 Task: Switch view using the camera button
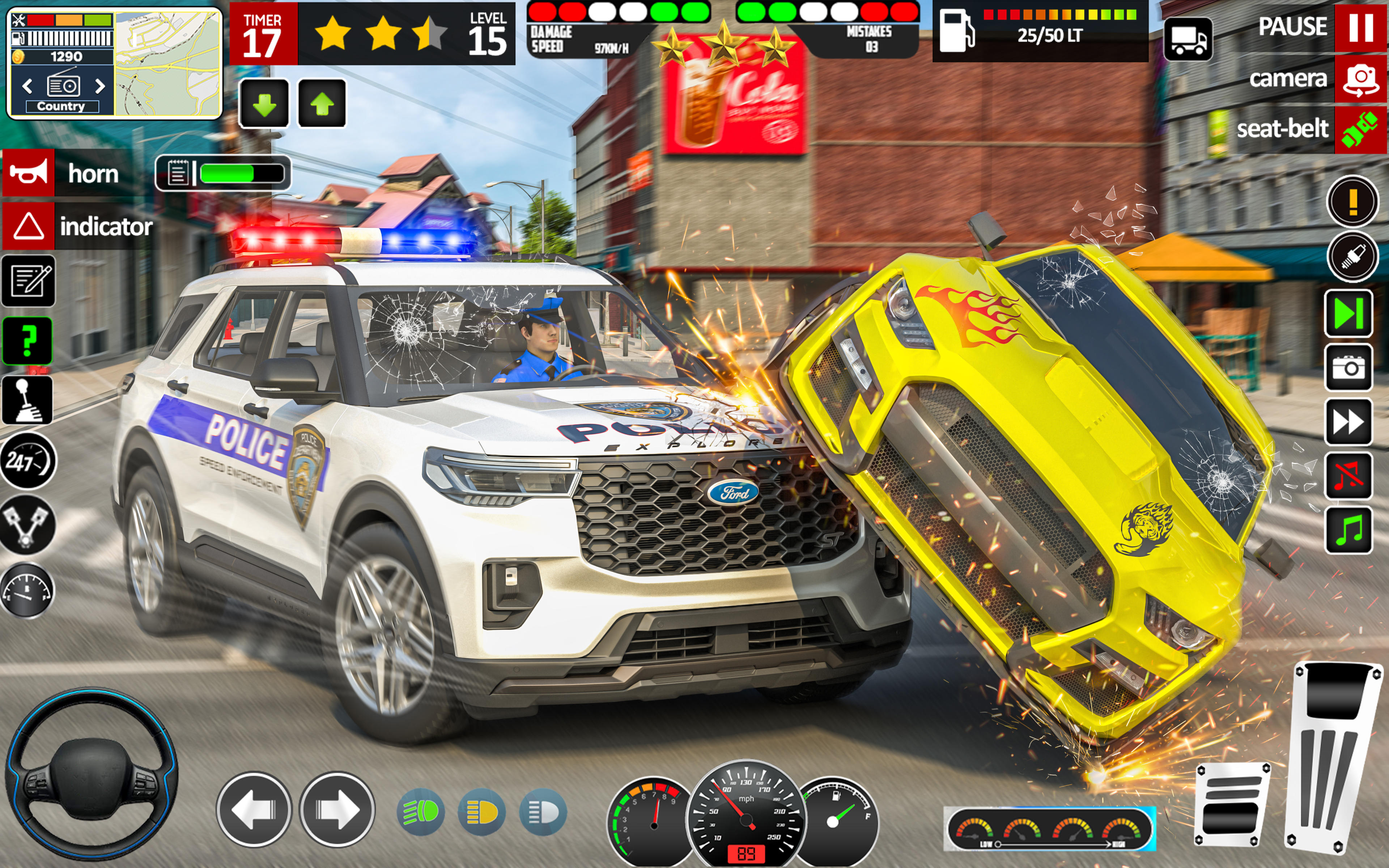point(1360,79)
